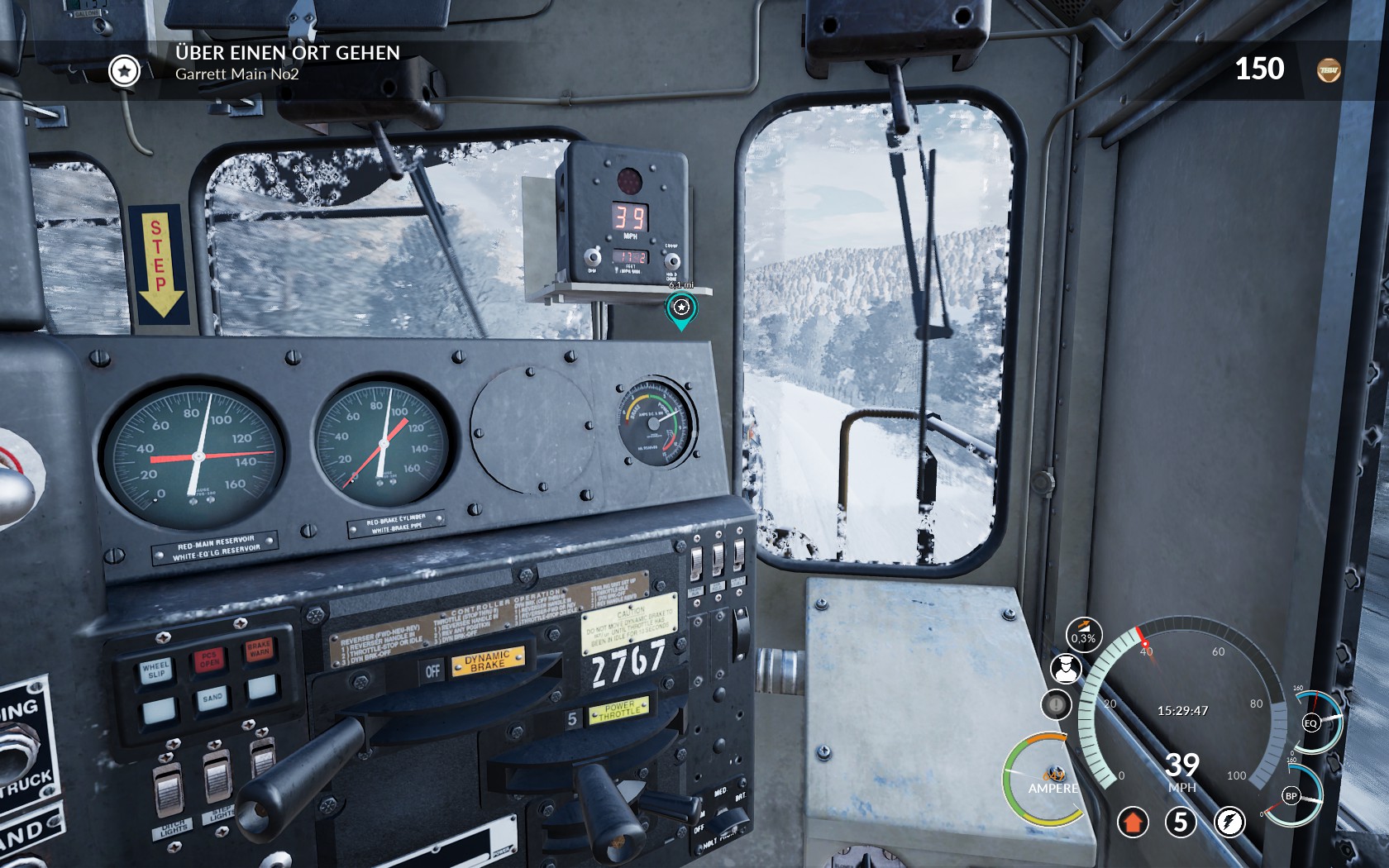1389x868 pixels.
Task: Click the orange forward-arrow reverser icon
Action: pyautogui.click(x=1133, y=822)
